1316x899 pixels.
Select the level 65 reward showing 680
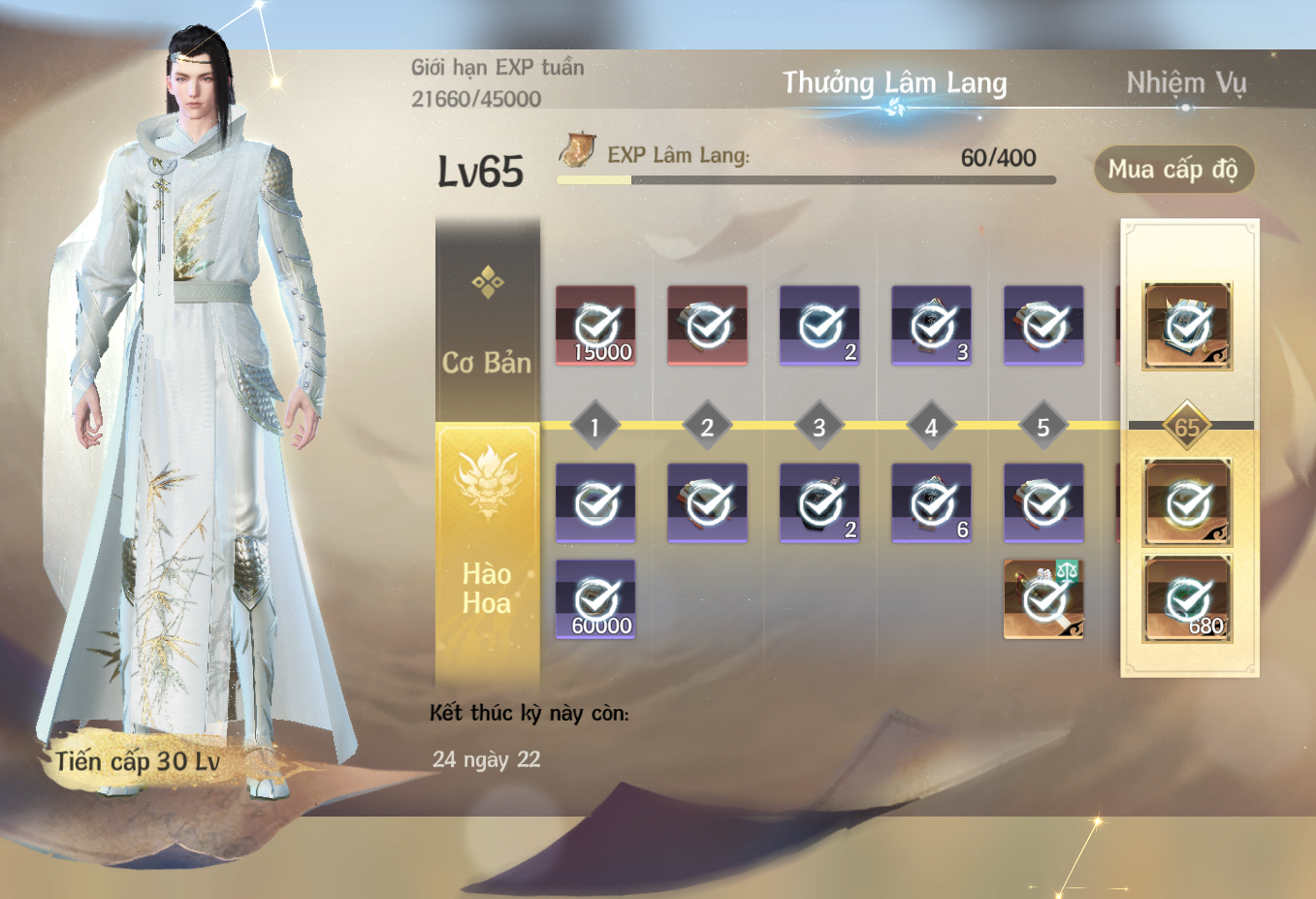click(1187, 599)
